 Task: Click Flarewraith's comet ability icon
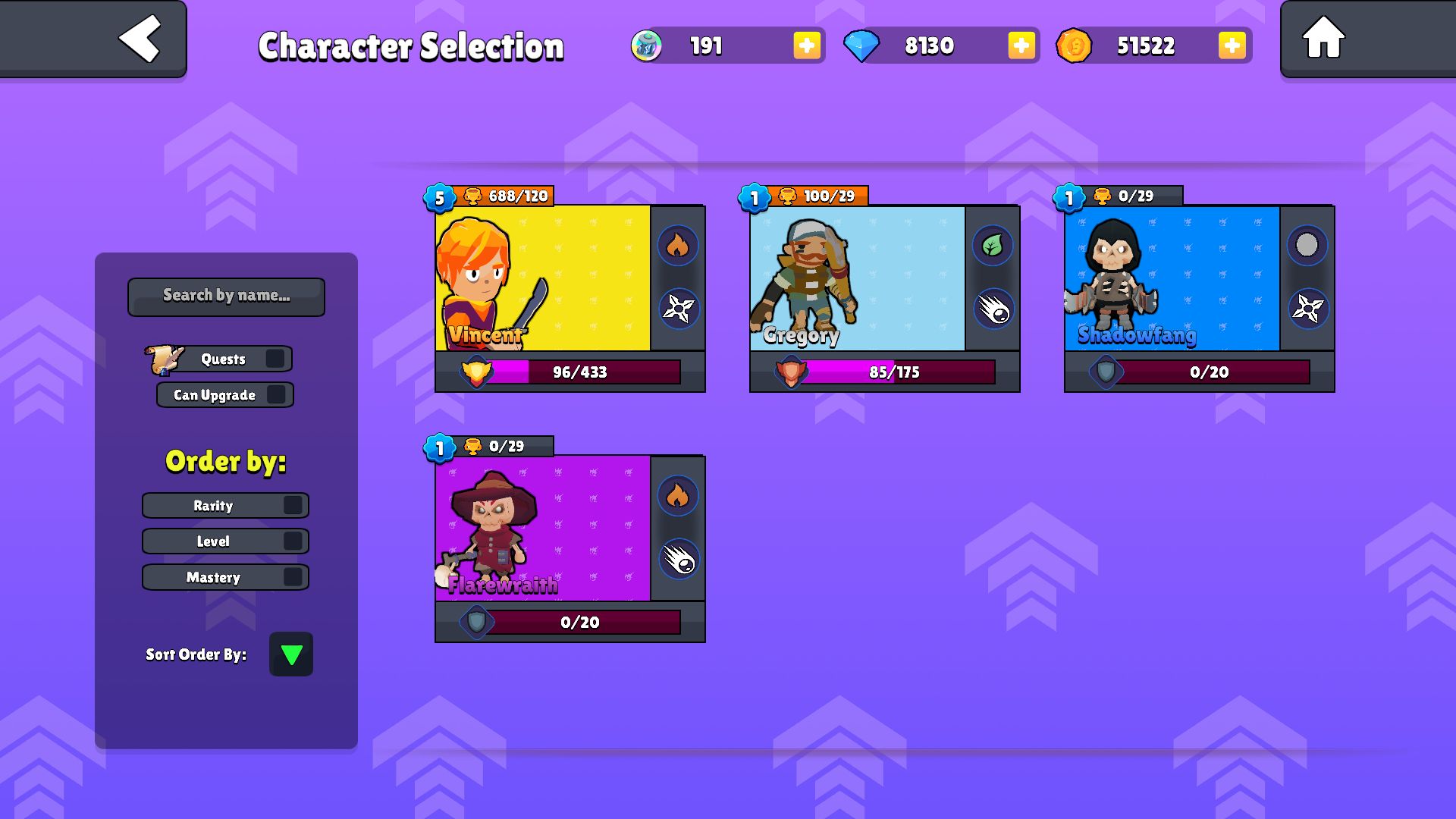click(678, 560)
